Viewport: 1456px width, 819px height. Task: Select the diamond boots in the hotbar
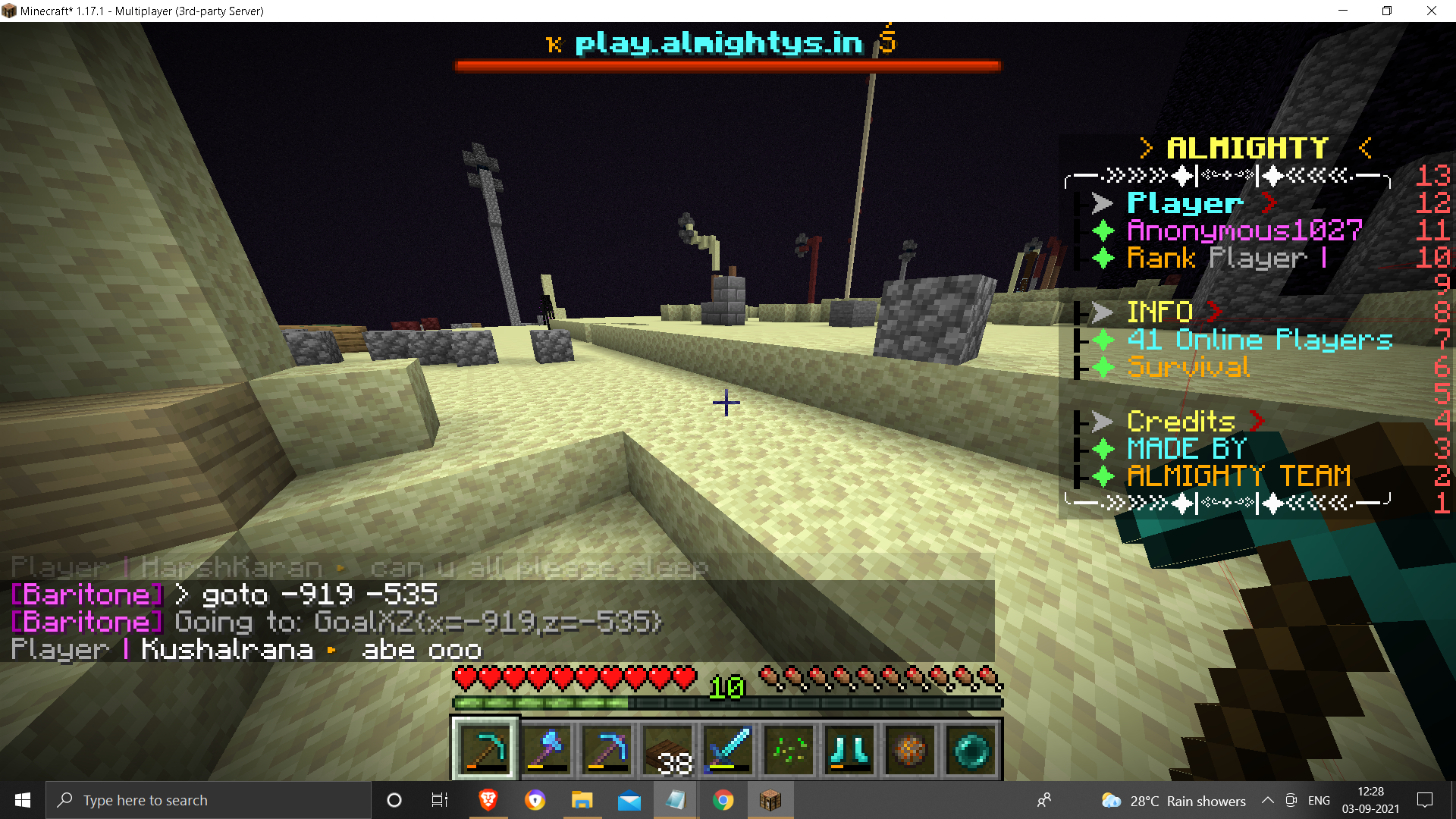tap(849, 751)
